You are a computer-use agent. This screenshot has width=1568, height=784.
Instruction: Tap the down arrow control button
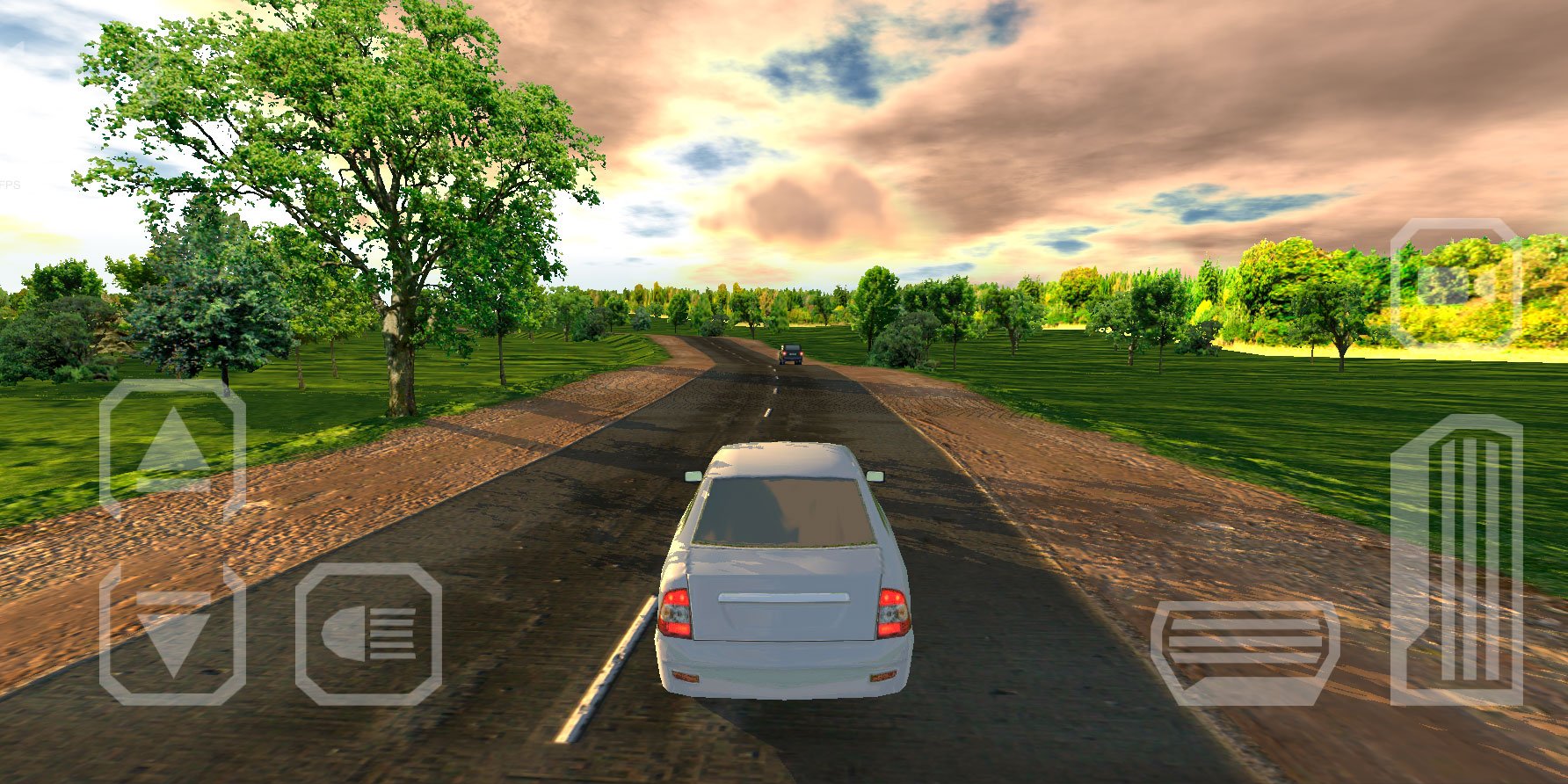click(172, 635)
